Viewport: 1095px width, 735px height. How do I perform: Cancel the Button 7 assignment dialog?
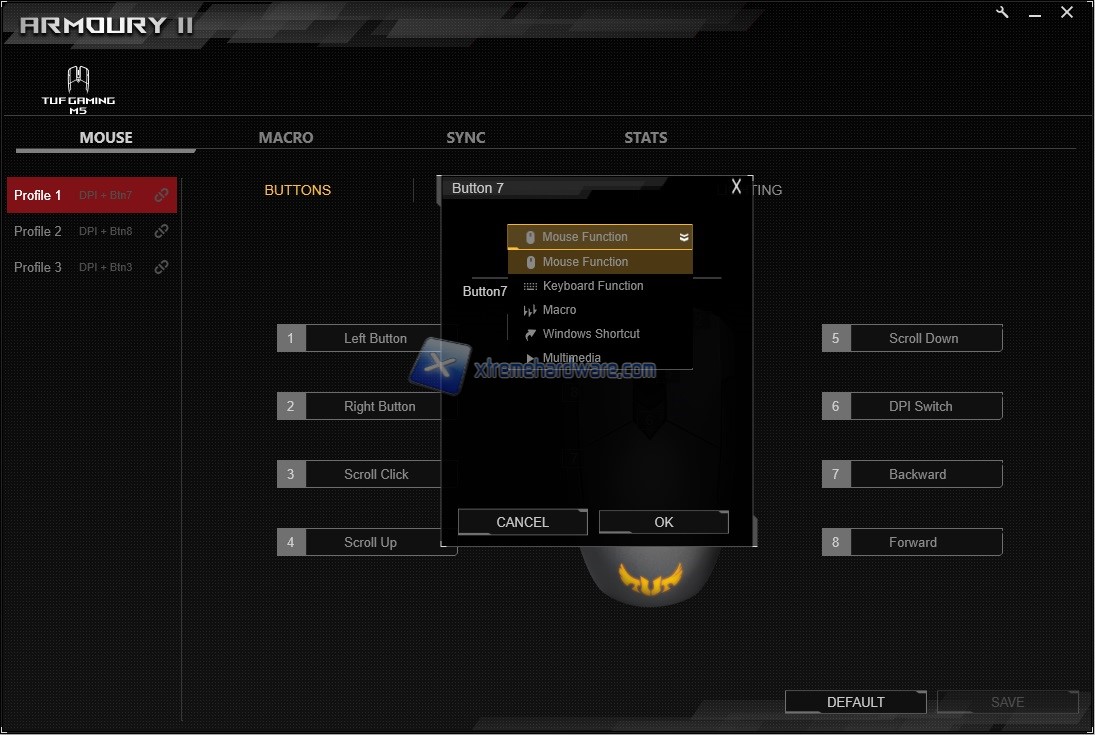coord(522,522)
